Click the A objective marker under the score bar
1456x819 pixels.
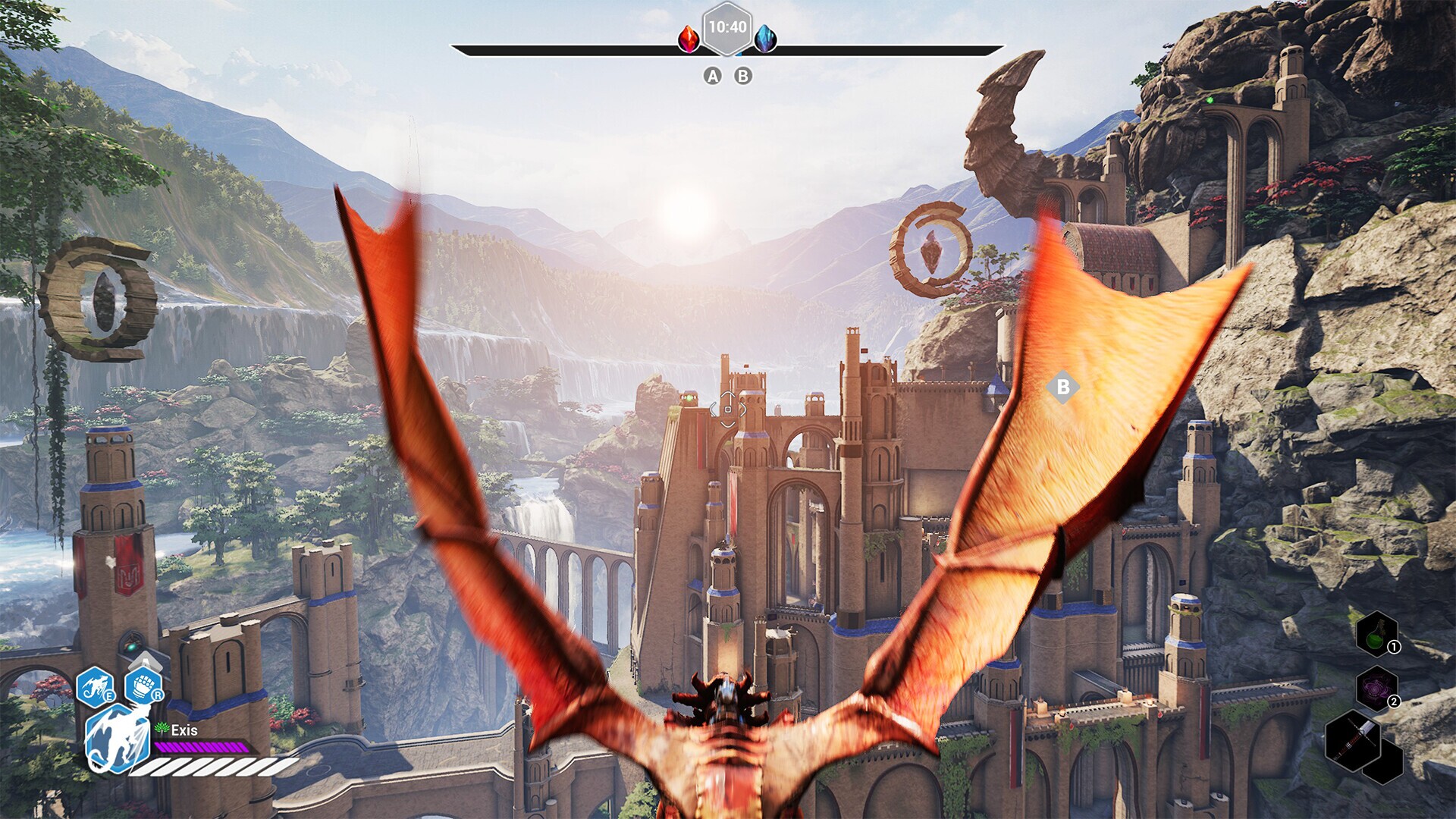click(711, 75)
